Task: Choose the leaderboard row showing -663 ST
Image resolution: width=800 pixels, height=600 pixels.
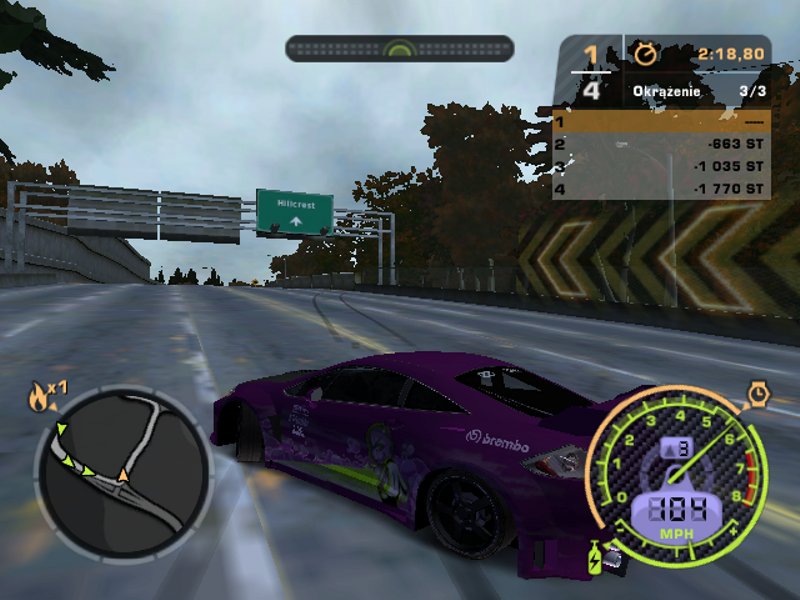Action: pyautogui.click(x=661, y=144)
